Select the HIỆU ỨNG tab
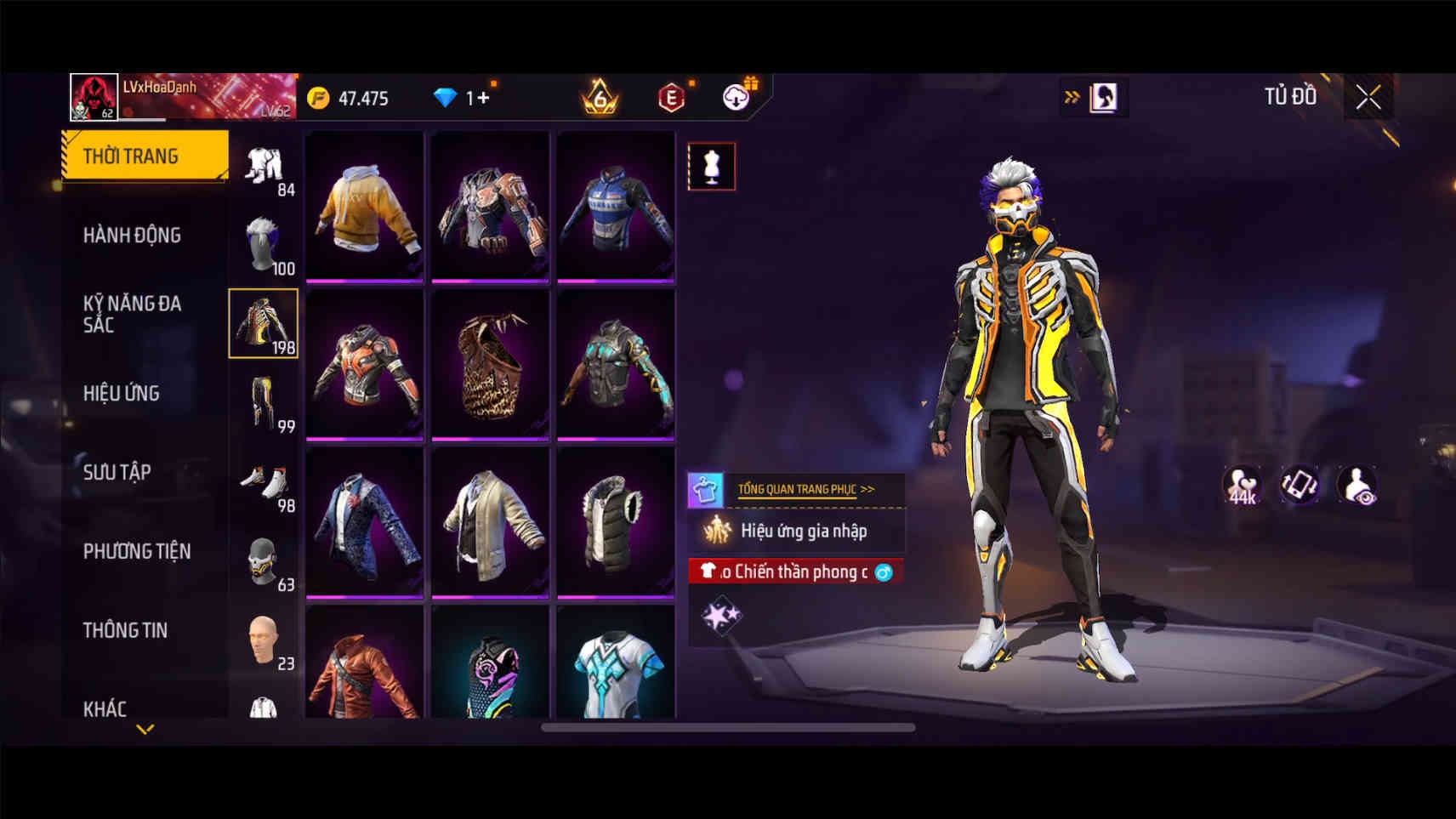 tap(122, 393)
